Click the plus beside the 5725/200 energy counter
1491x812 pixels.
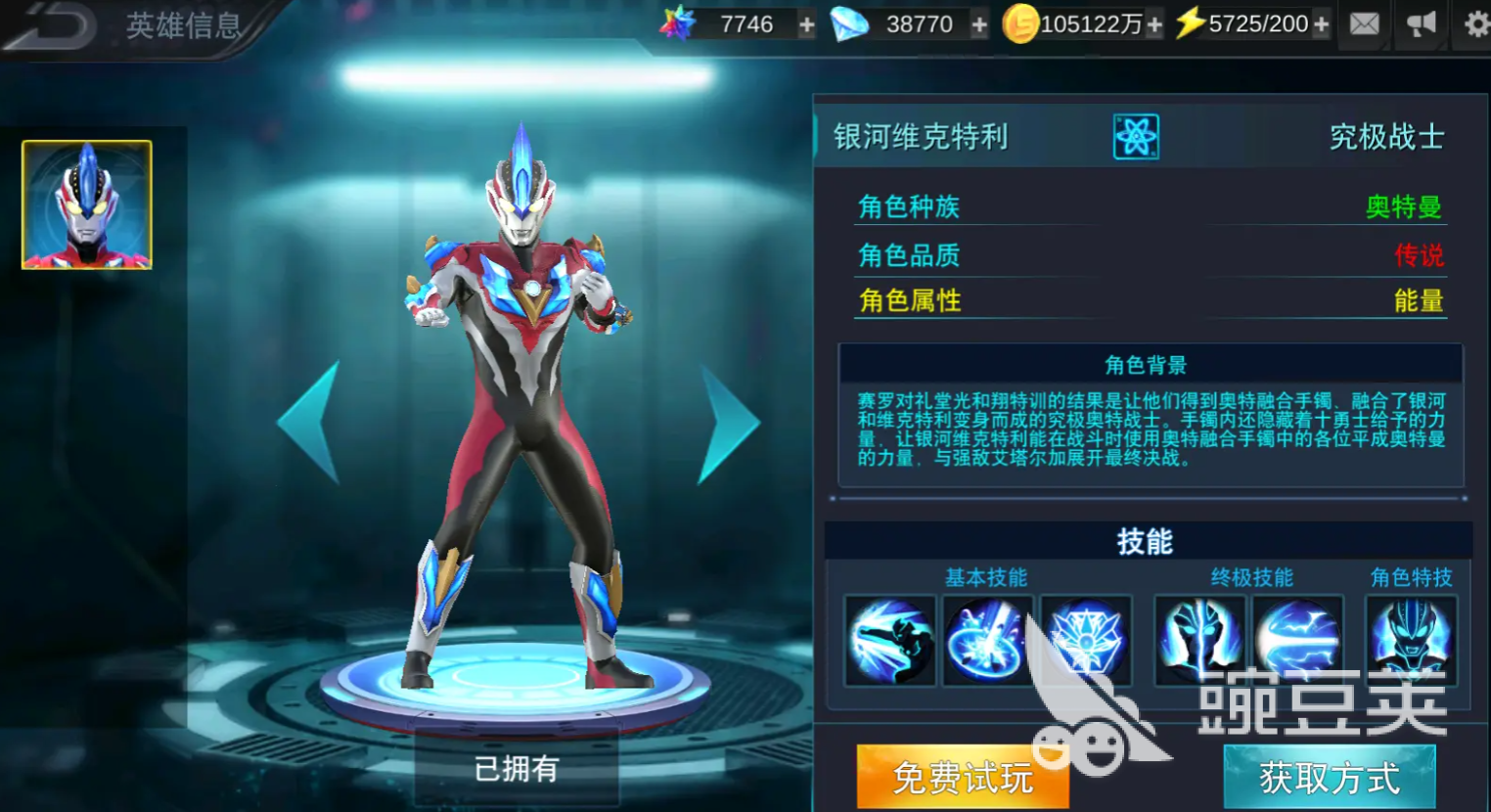[1322, 23]
